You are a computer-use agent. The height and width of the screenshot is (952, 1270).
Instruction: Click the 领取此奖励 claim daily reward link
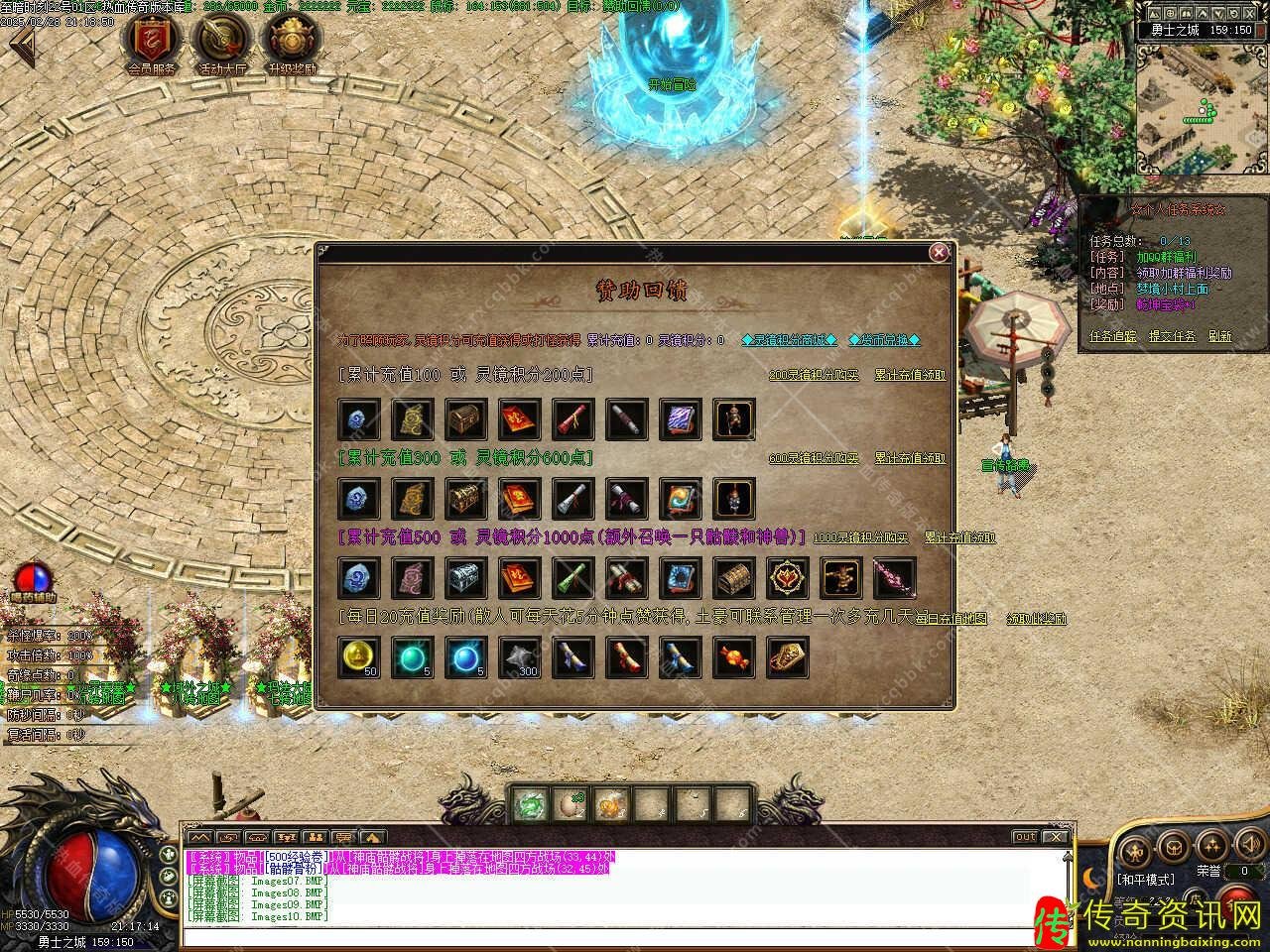(x=1036, y=618)
